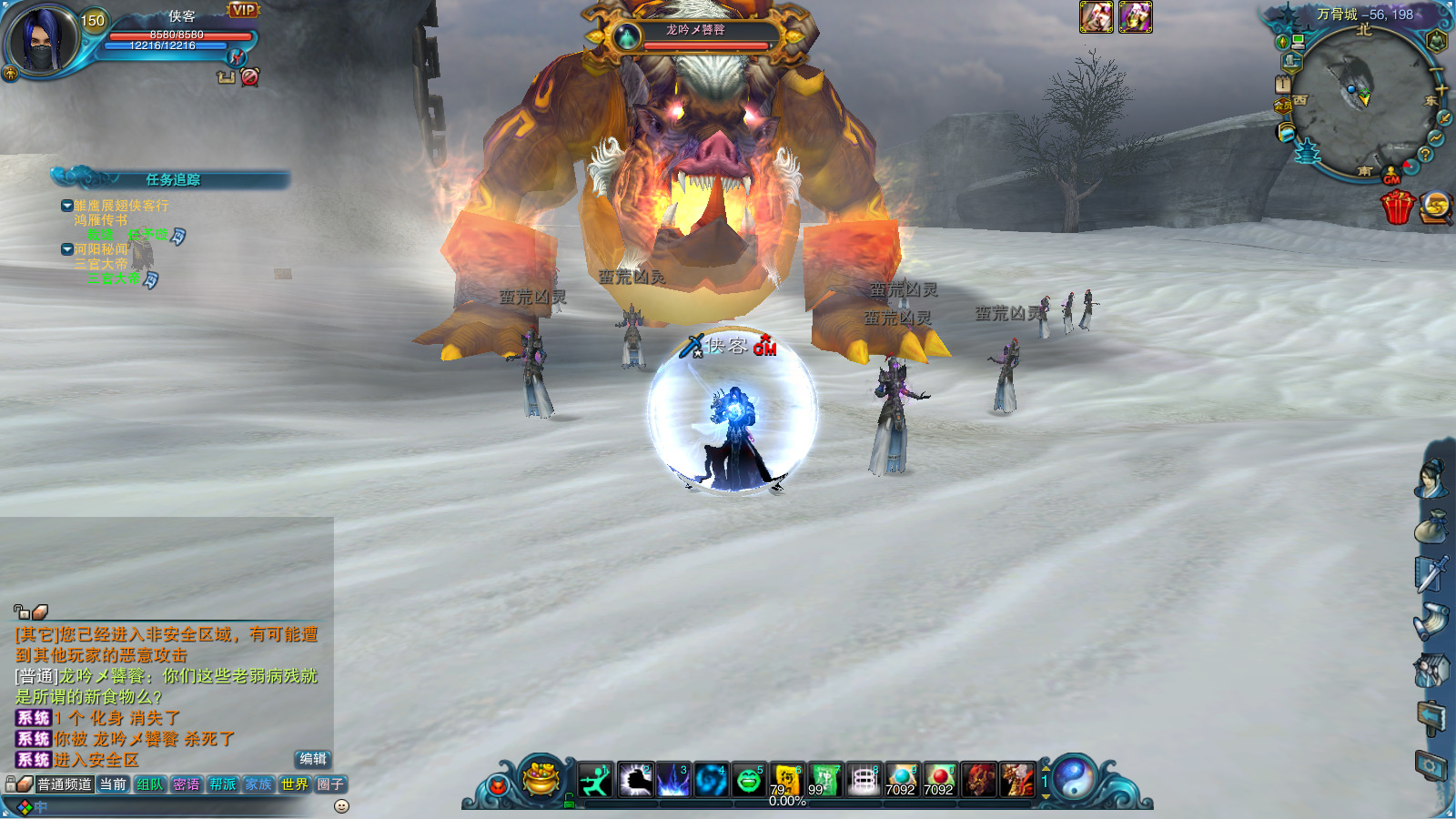Activate the green flying-kick skill in slot 1

pos(596,780)
